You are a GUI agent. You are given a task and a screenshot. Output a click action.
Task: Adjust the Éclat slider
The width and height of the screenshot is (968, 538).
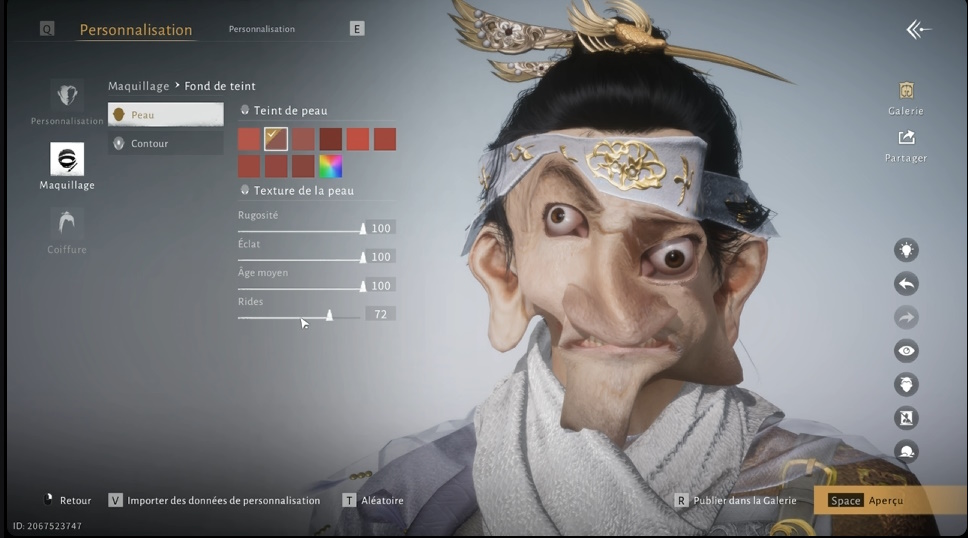(x=362, y=258)
